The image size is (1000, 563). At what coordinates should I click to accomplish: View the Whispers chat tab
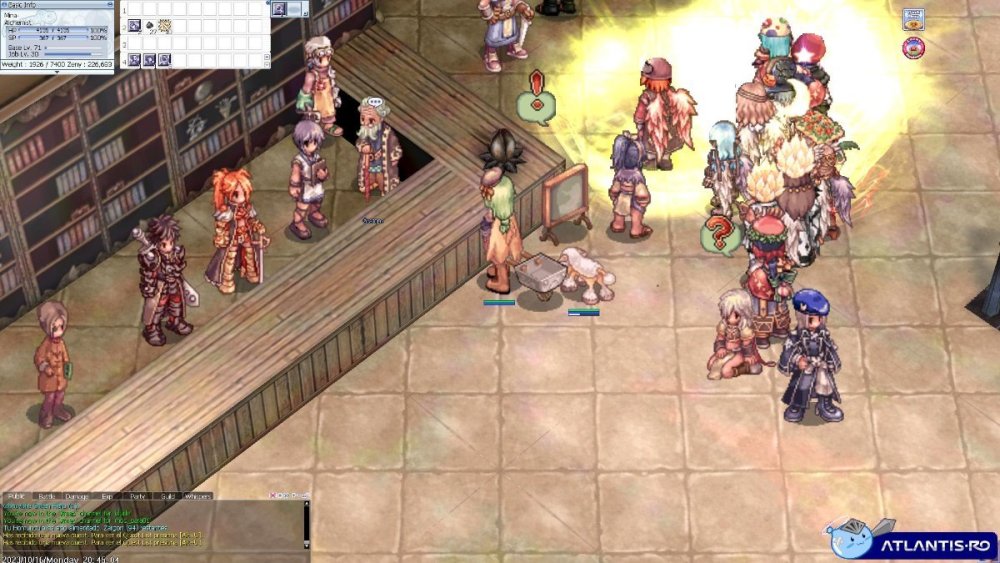click(x=198, y=496)
